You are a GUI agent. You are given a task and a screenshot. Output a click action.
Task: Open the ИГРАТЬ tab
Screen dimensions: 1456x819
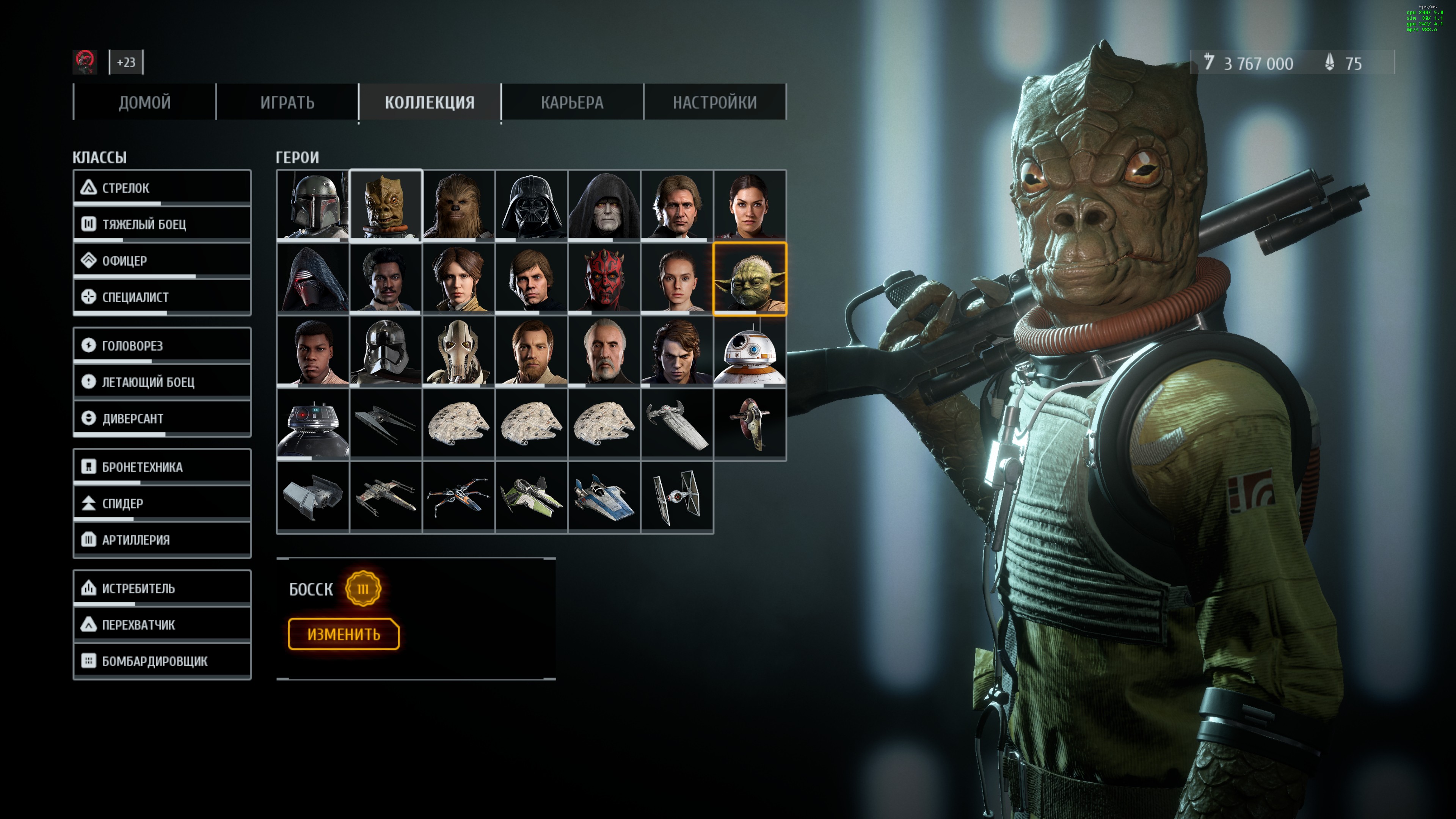(287, 102)
